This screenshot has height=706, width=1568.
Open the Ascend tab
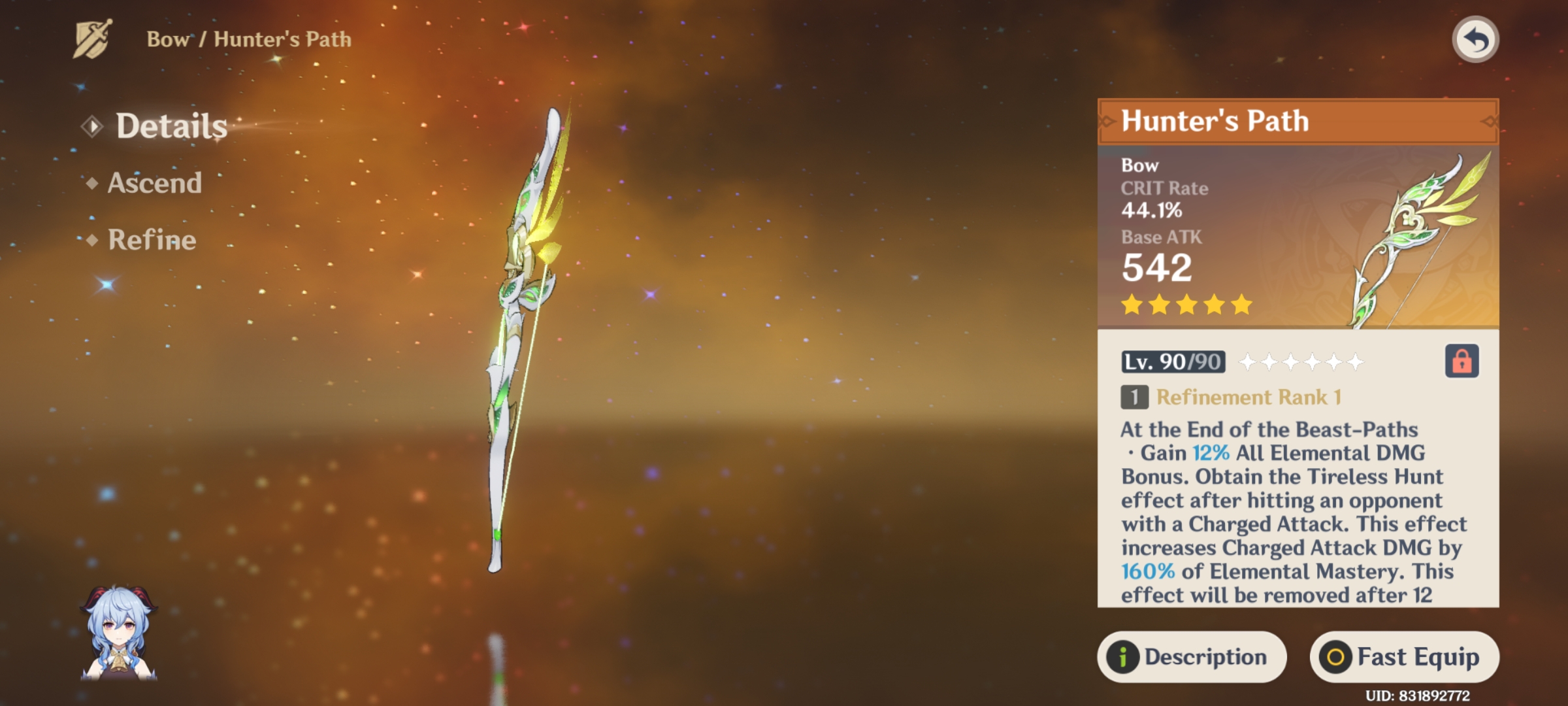(x=154, y=183)
